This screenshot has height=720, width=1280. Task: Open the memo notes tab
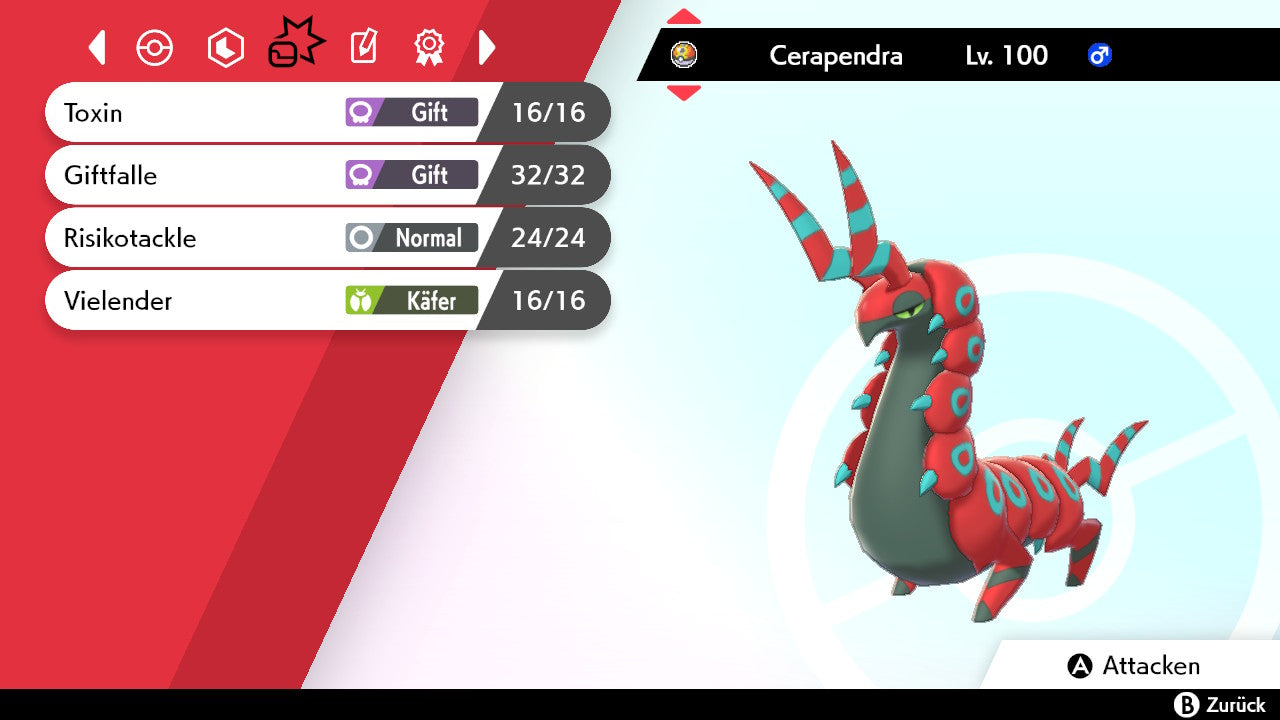click(x=363, y=47)
